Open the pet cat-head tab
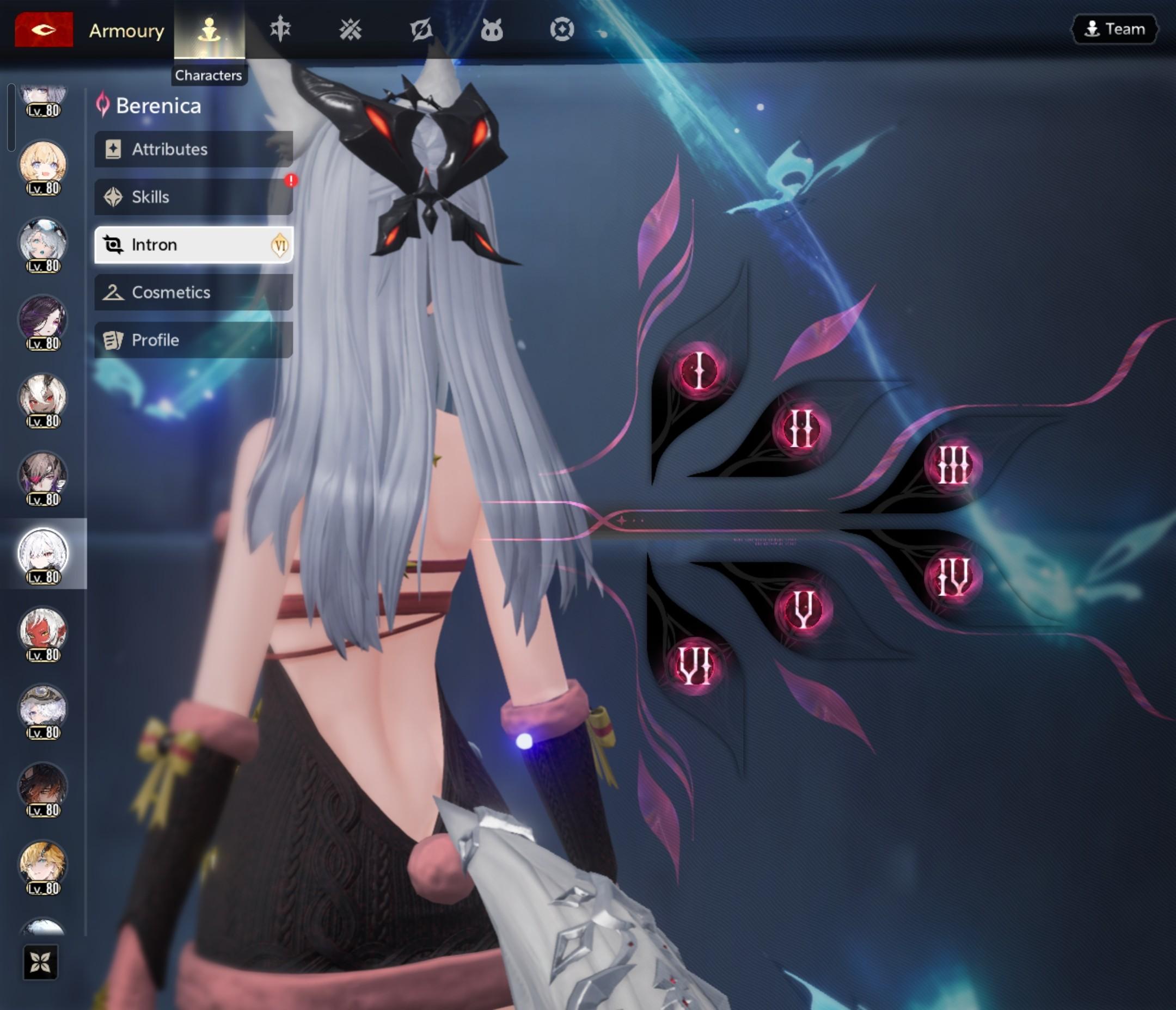 [492, 29]
